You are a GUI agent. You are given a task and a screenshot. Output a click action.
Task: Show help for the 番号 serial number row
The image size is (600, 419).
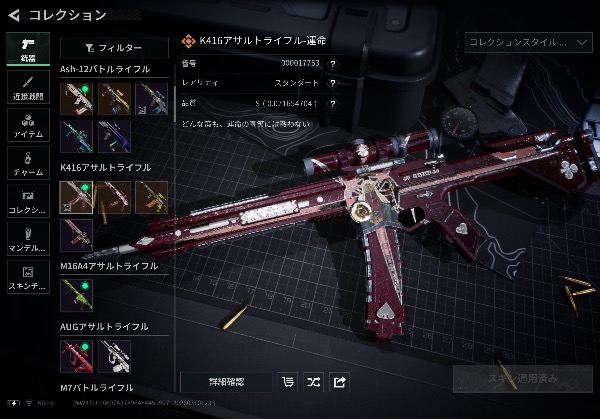(332, 63)
